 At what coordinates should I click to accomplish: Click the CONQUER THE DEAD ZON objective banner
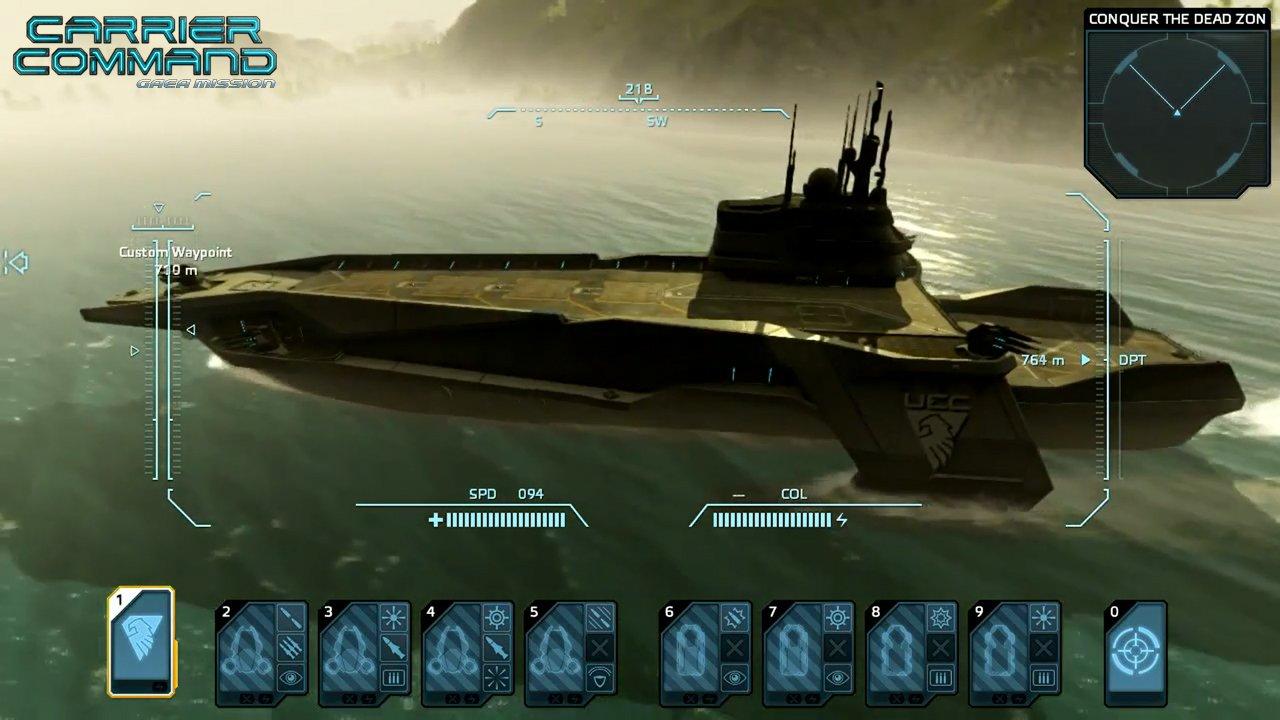[1177, 18]
